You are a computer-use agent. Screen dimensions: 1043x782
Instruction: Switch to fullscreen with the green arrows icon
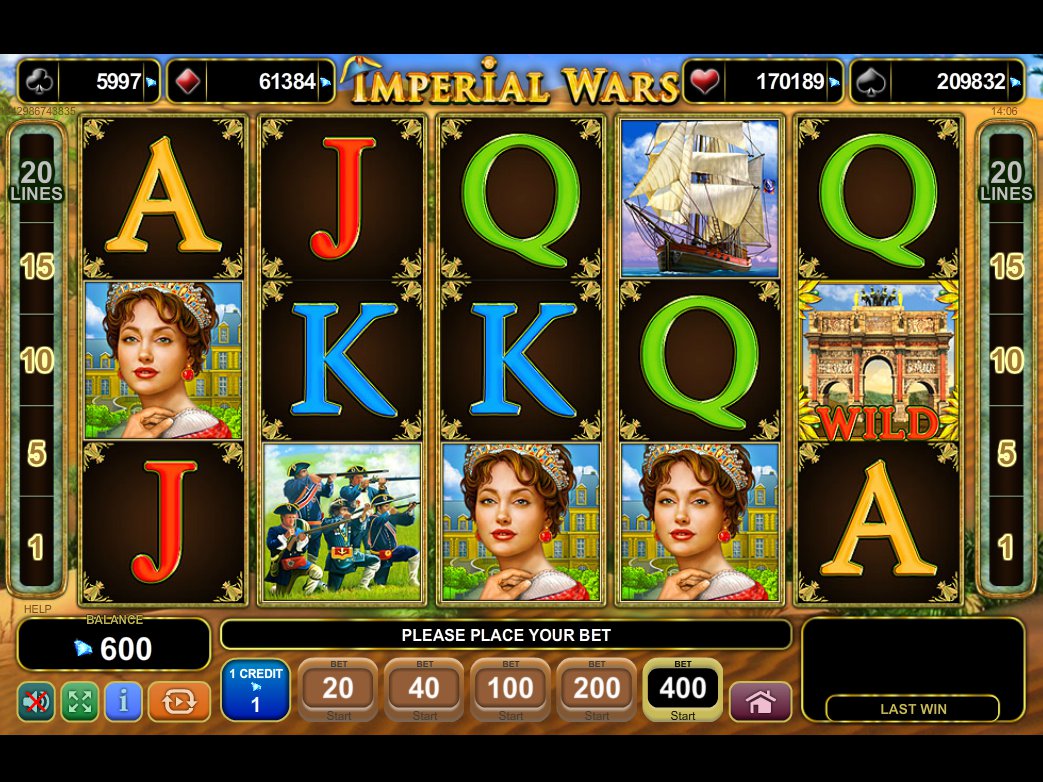click(80, 702)
